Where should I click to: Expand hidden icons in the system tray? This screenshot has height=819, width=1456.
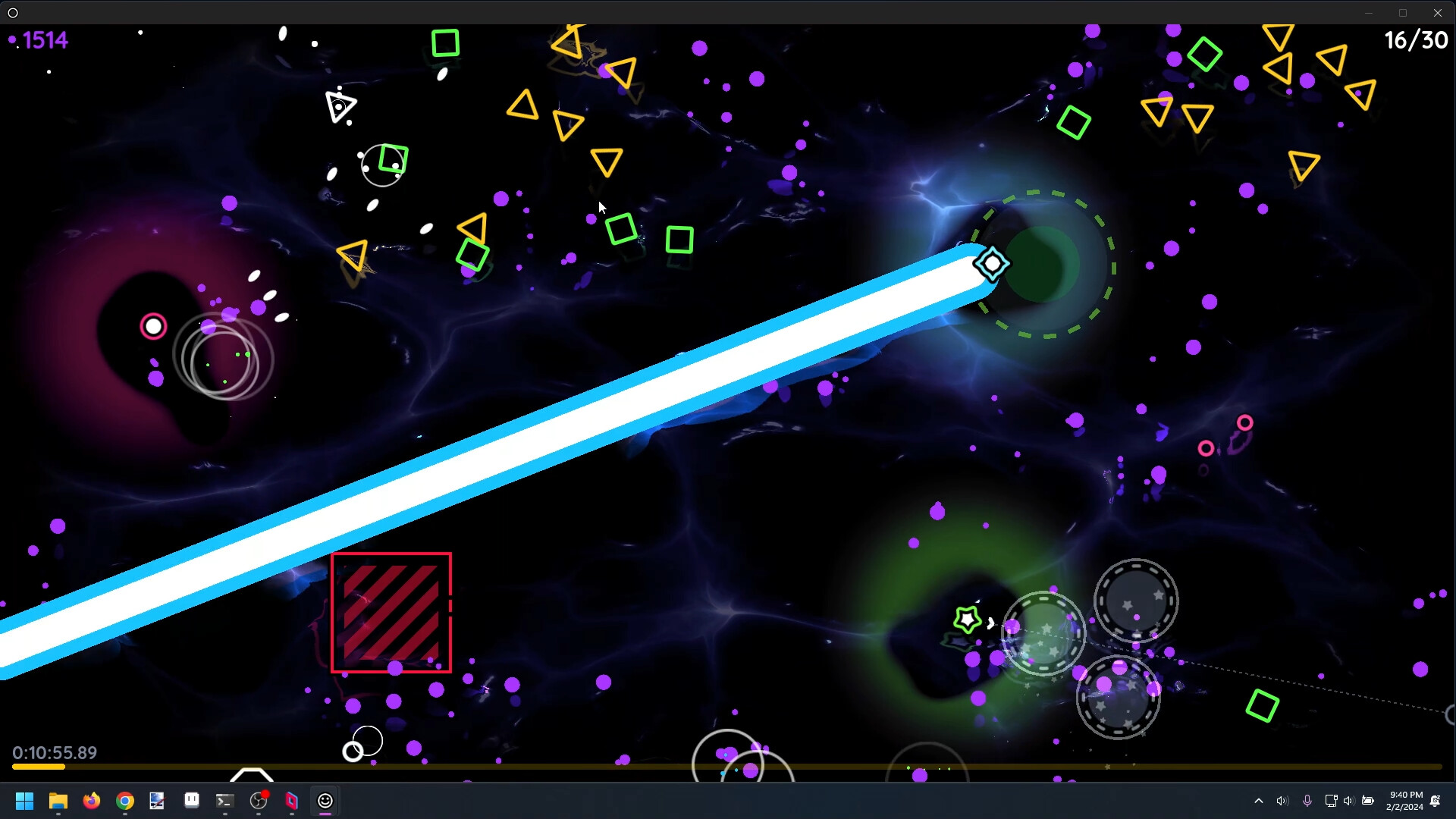click(x=1258, y=800)
